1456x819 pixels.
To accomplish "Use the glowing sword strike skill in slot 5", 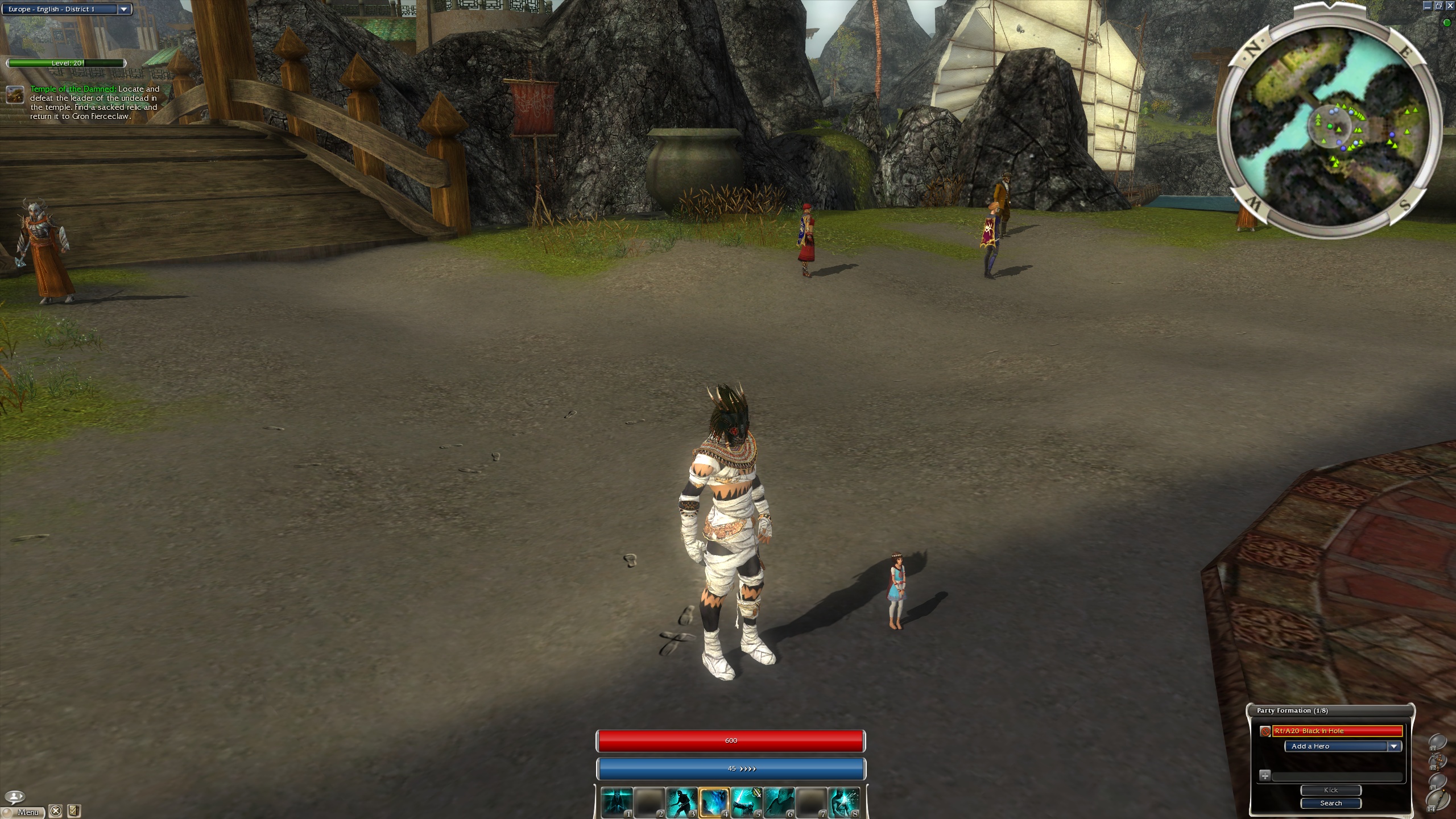I will pos(746,802).
